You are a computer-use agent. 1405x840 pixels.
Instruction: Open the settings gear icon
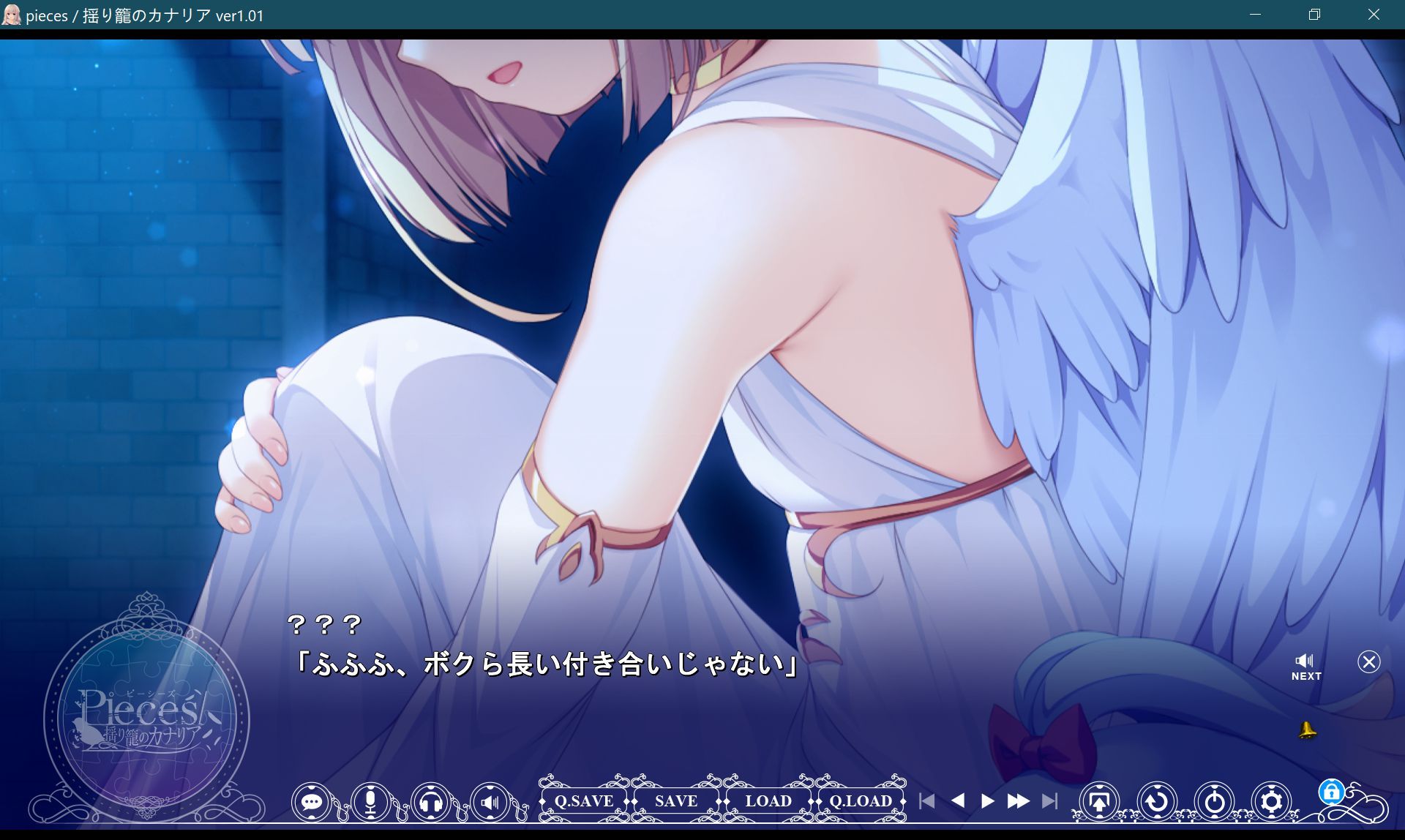pos(1272,801)
